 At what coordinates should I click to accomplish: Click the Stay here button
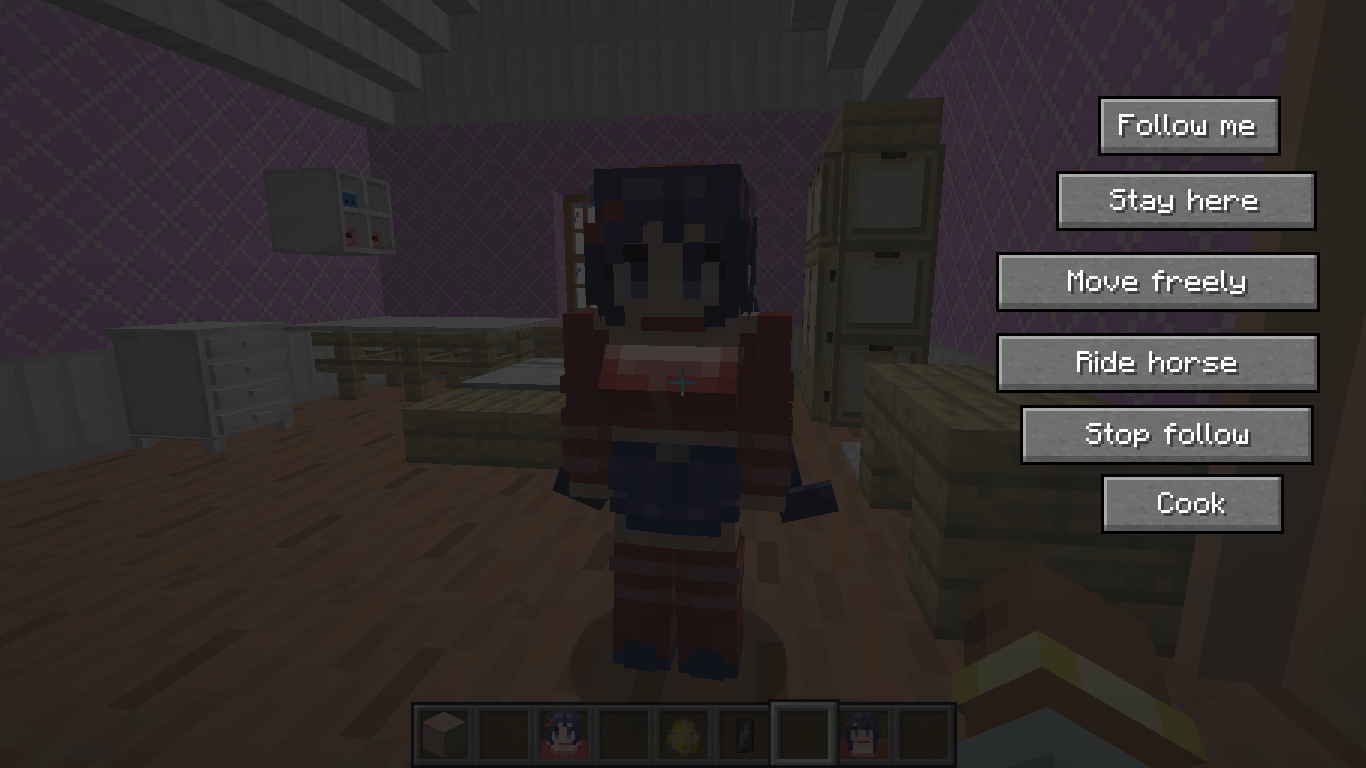(1185, 200)
